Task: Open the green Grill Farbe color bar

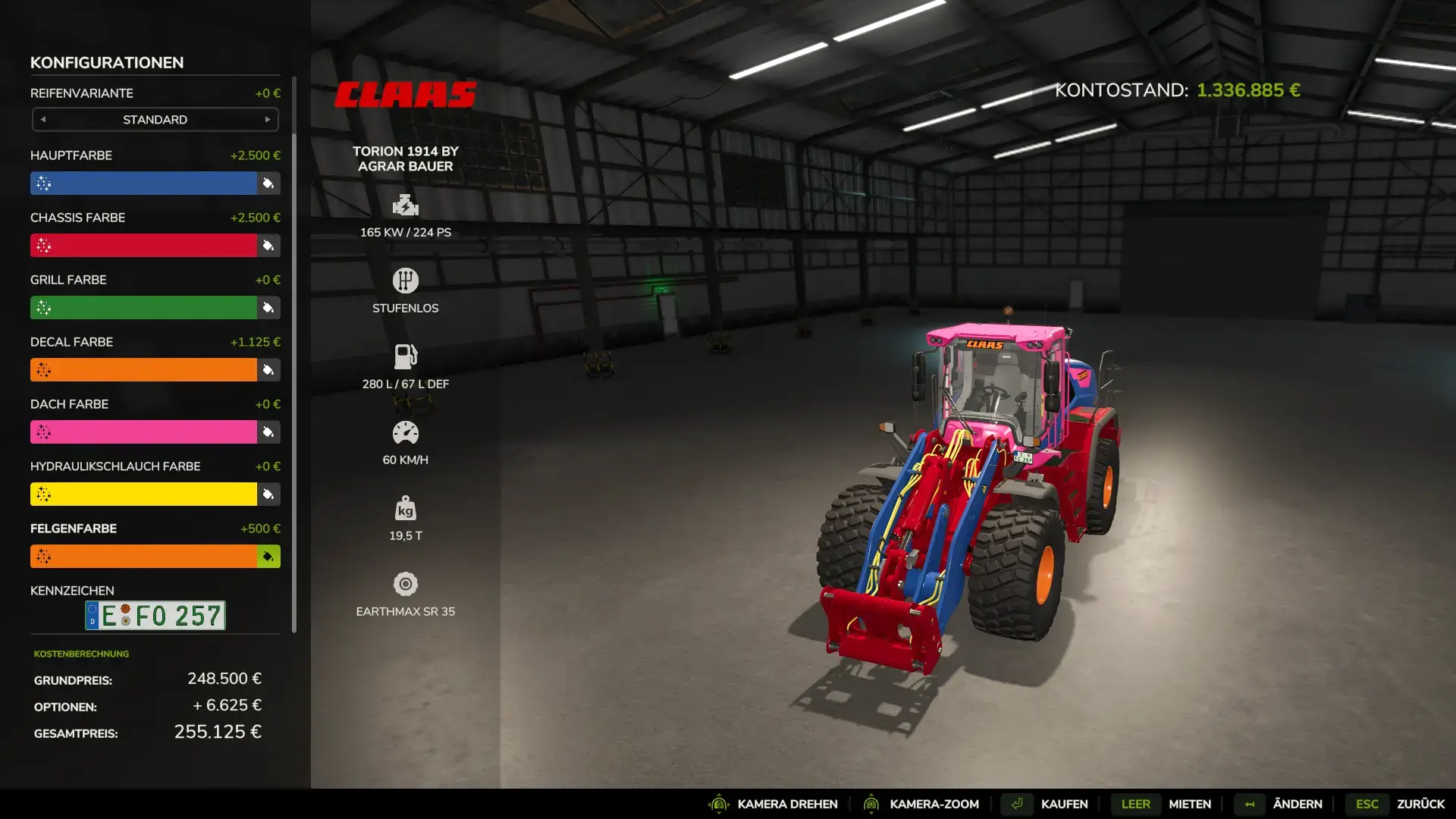Action: coord(144,308)
